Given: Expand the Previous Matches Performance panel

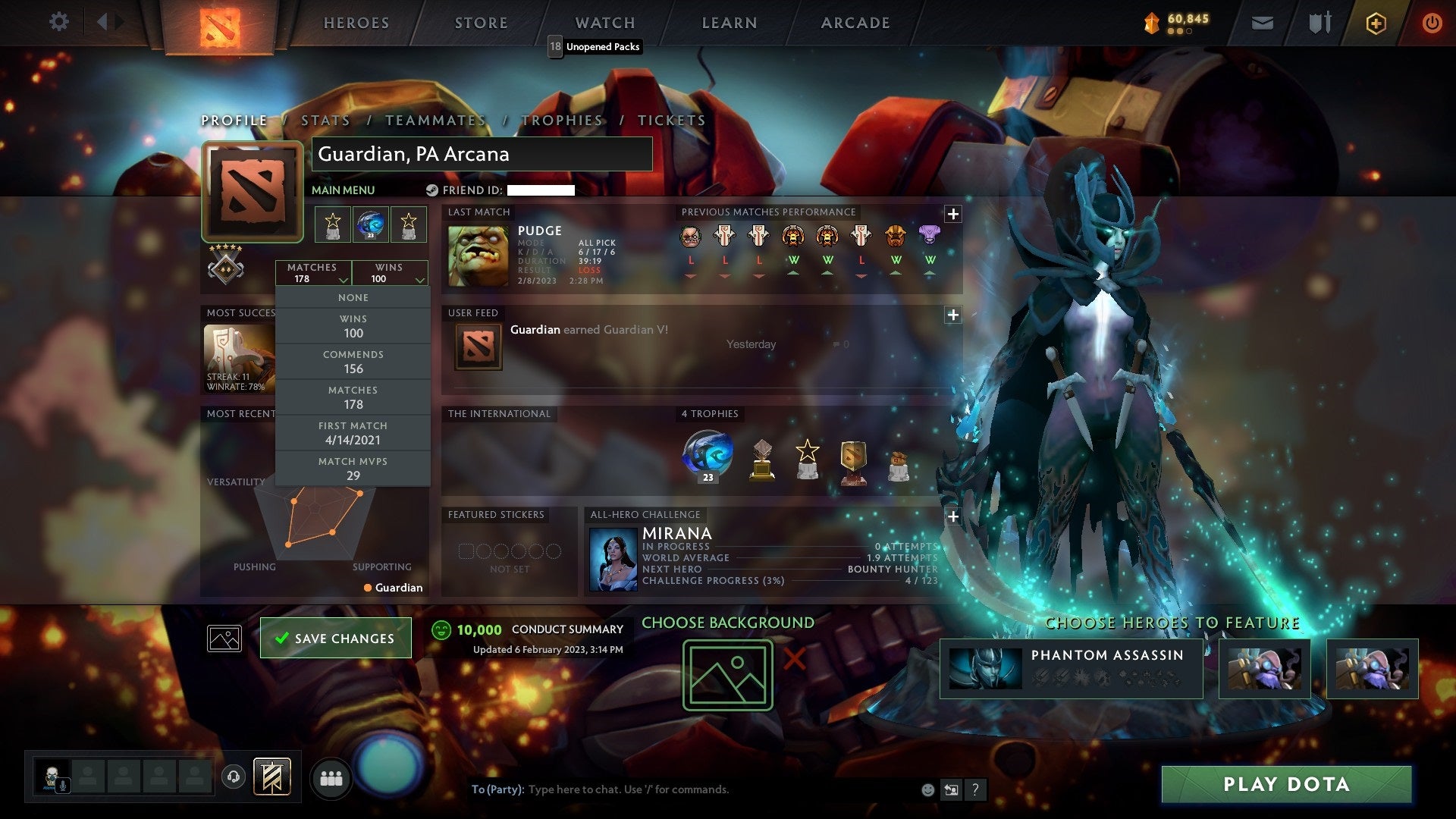Looking at the screenshot, I should point(952,215).
